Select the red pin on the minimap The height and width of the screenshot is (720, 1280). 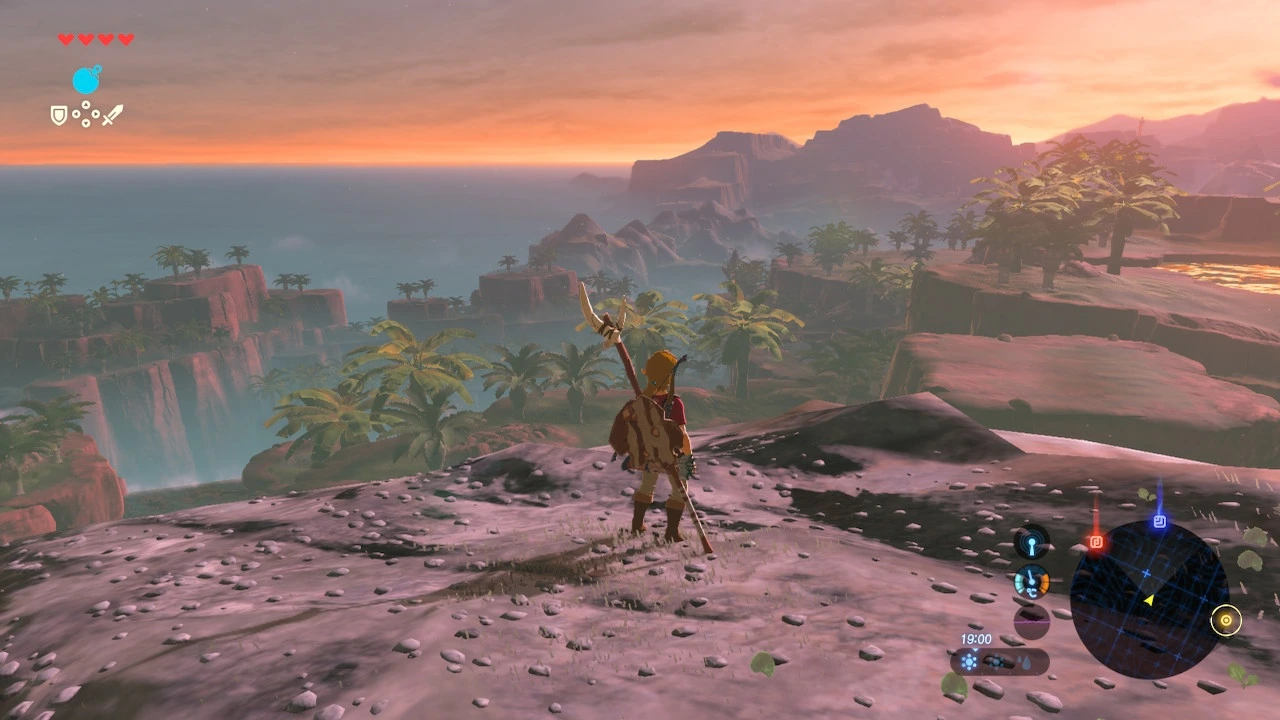(1095, 542)
